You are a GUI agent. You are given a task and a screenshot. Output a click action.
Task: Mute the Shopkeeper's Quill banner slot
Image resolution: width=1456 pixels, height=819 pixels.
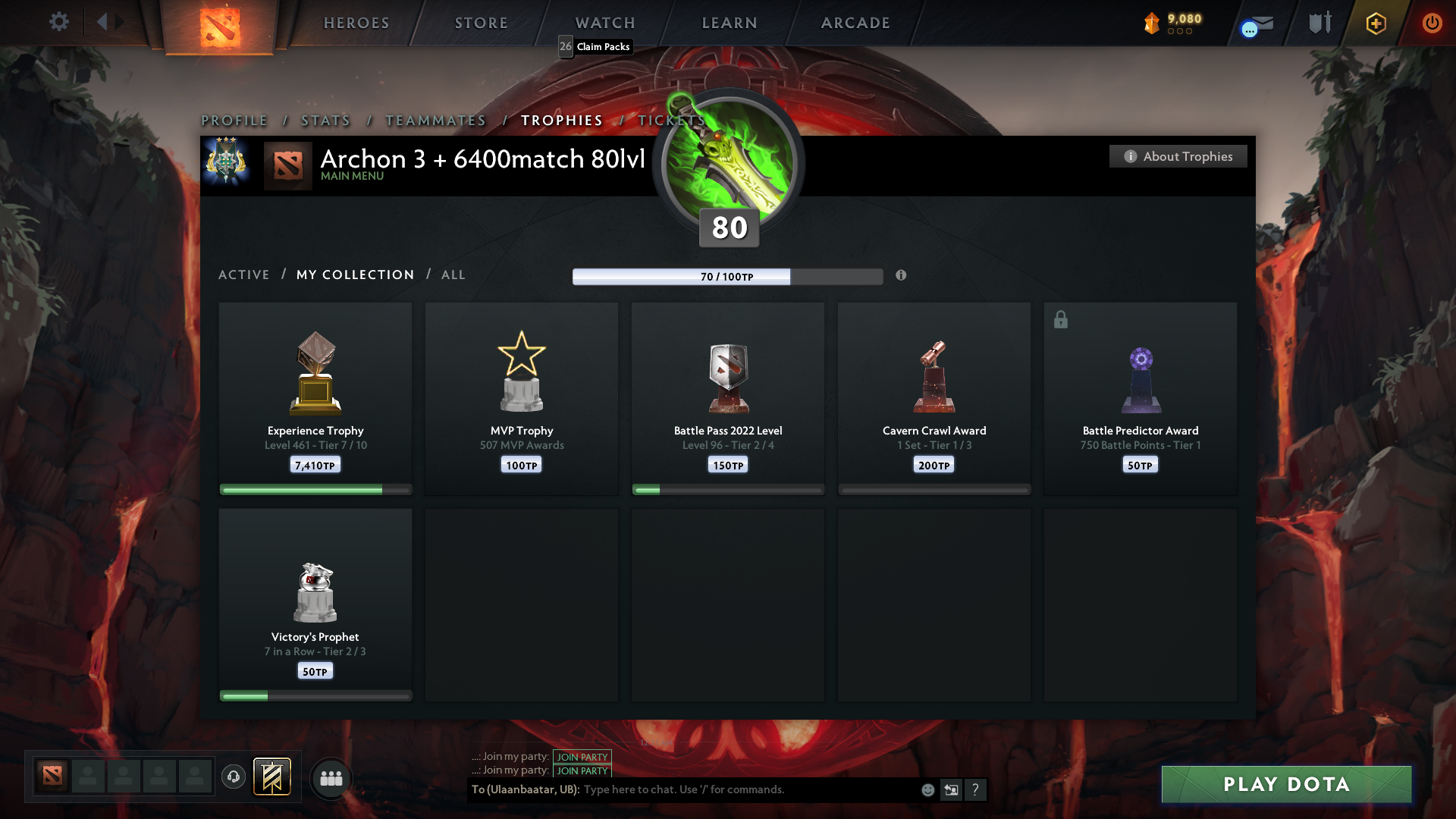(272, 777)
